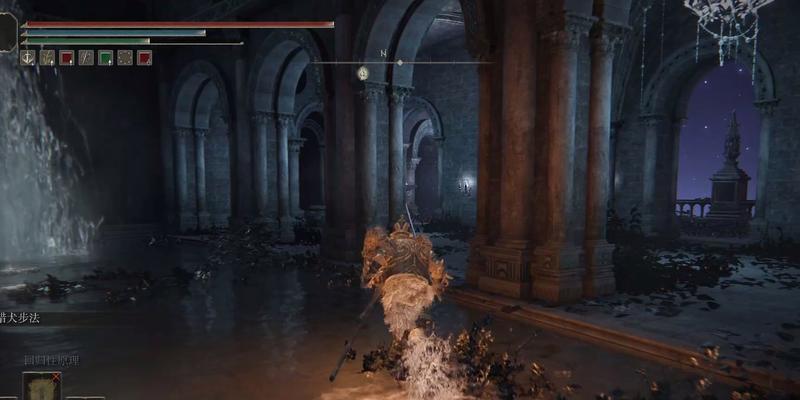Click the glowing marker icon under the compass
800x400 pixels.
pyautogui.click(x=363, y=73)
